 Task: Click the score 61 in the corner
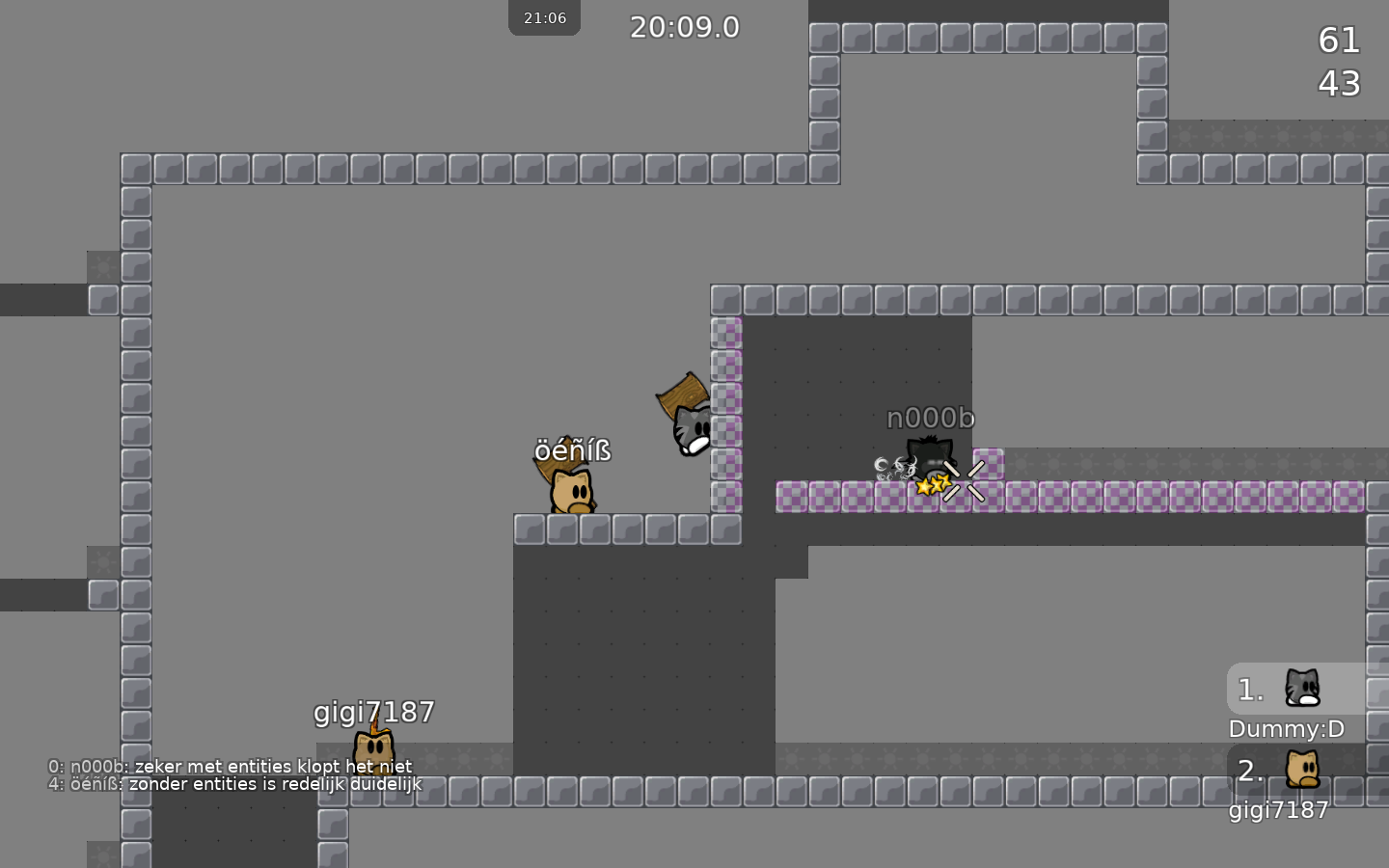tap(1338, 41)
